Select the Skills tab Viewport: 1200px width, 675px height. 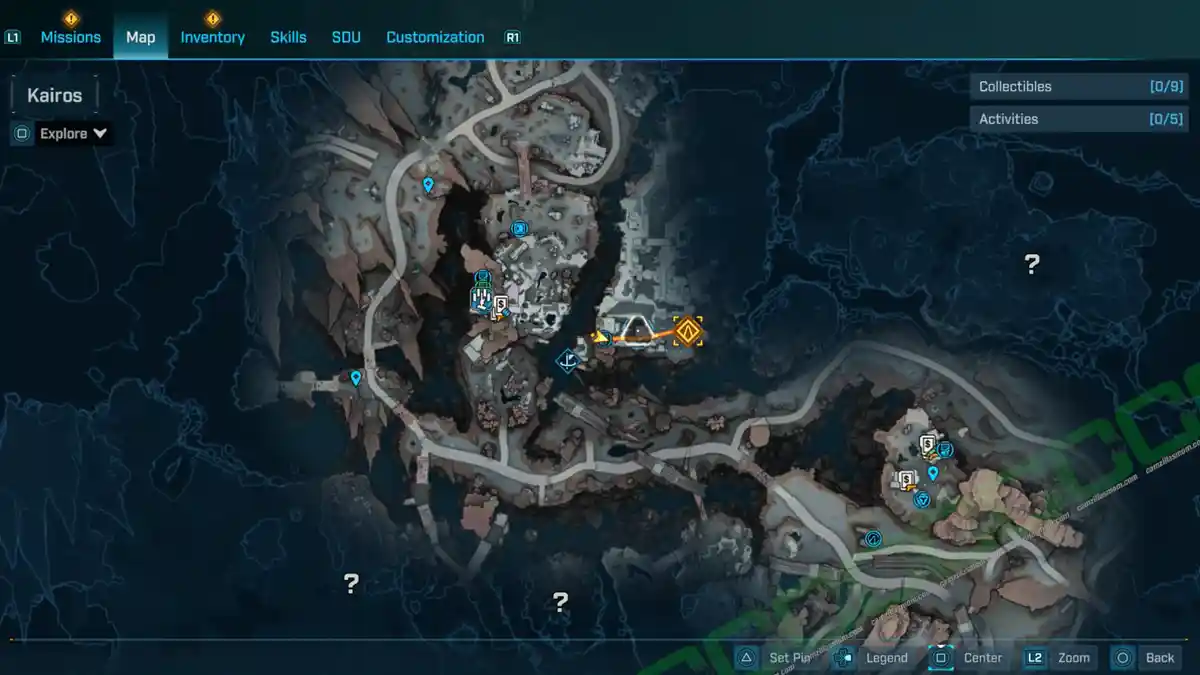[288, 37]
